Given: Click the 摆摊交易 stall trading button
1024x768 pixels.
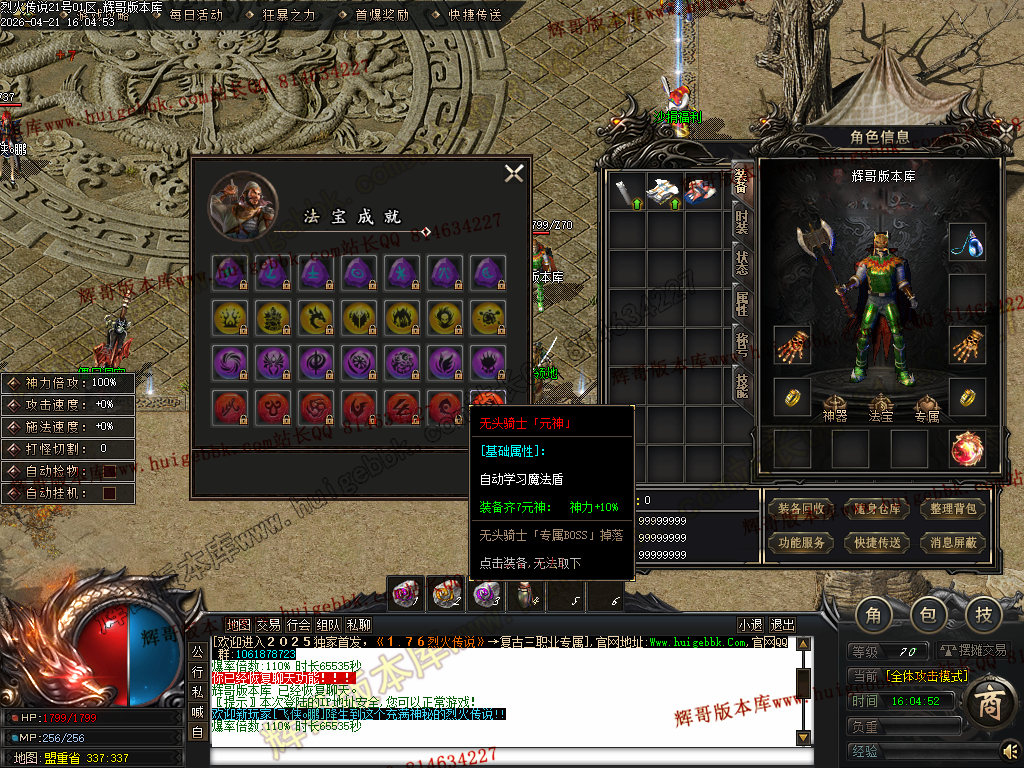Looking at the screenshot, I should (x=970, y=651).
